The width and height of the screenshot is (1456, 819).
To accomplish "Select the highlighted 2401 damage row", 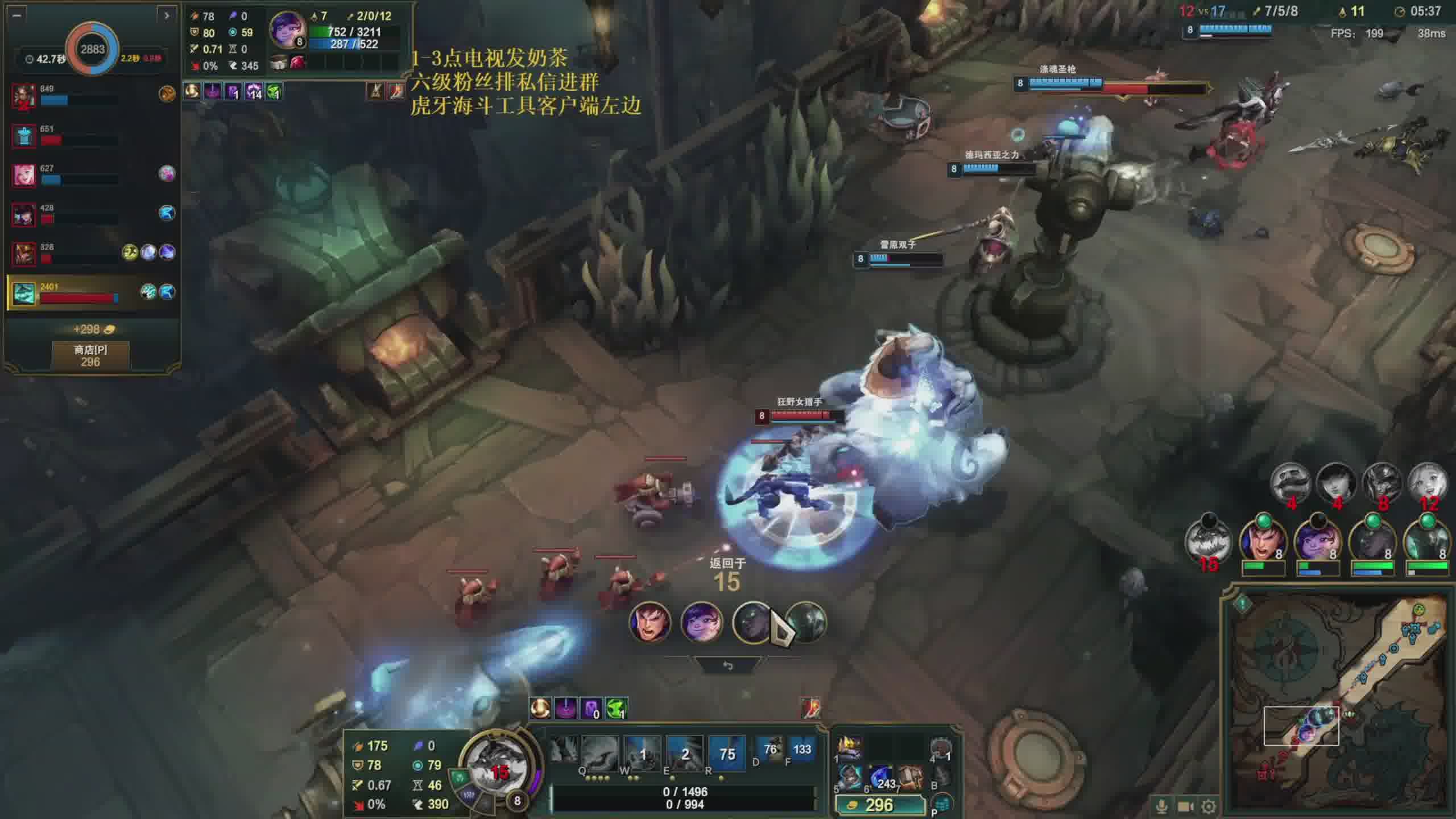I will point(91,292).
